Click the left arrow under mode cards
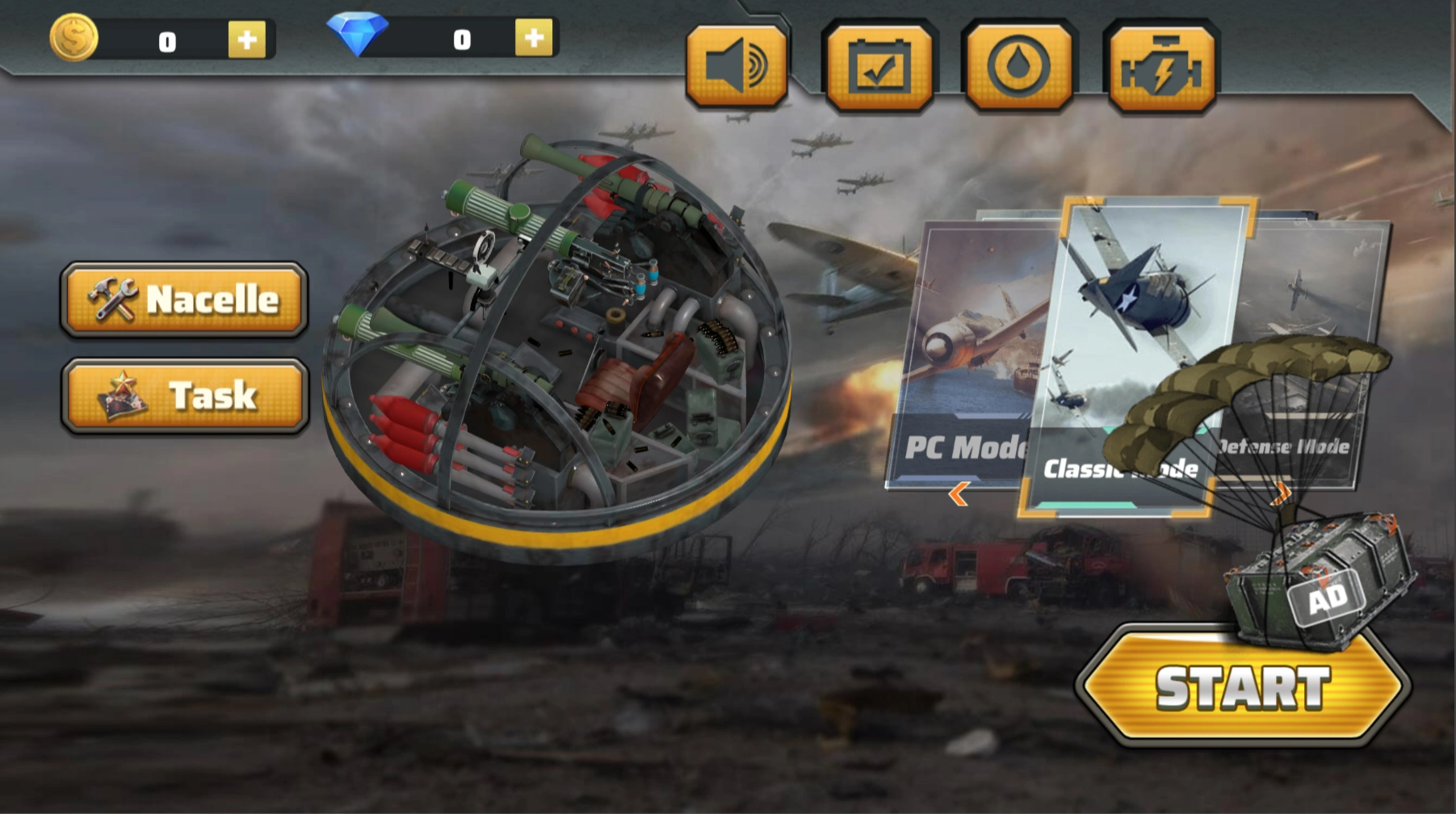This screenshot has width=1456, height=814. click(x=959, y=493)
